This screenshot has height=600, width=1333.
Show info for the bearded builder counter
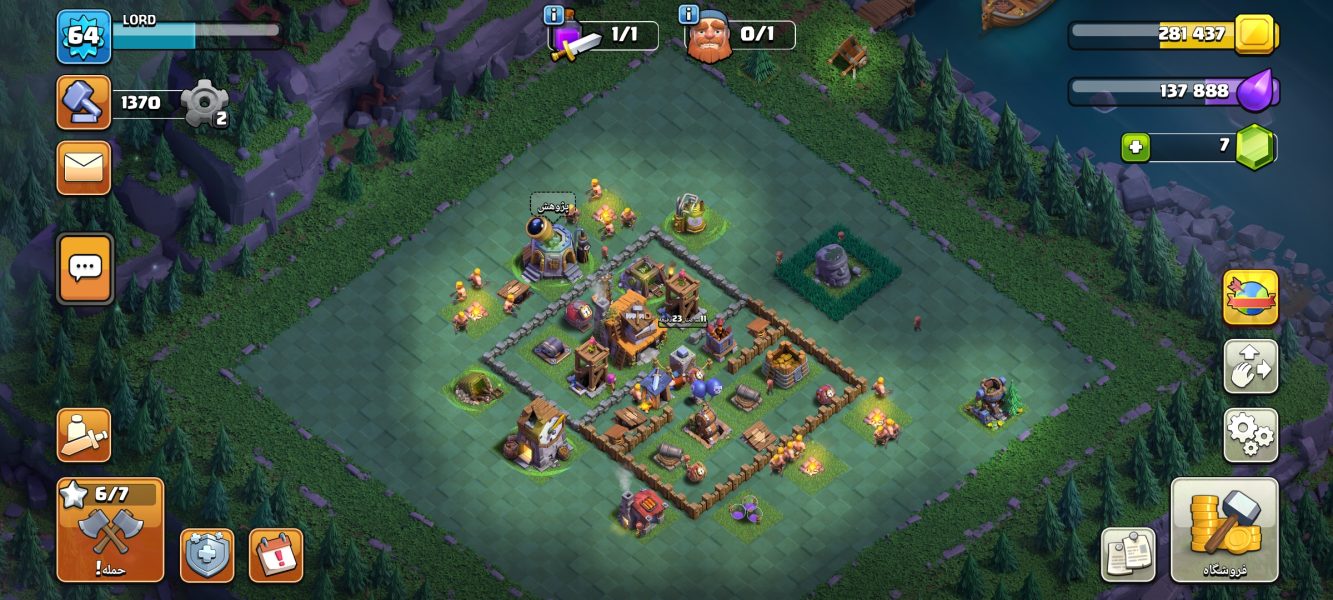688,14
